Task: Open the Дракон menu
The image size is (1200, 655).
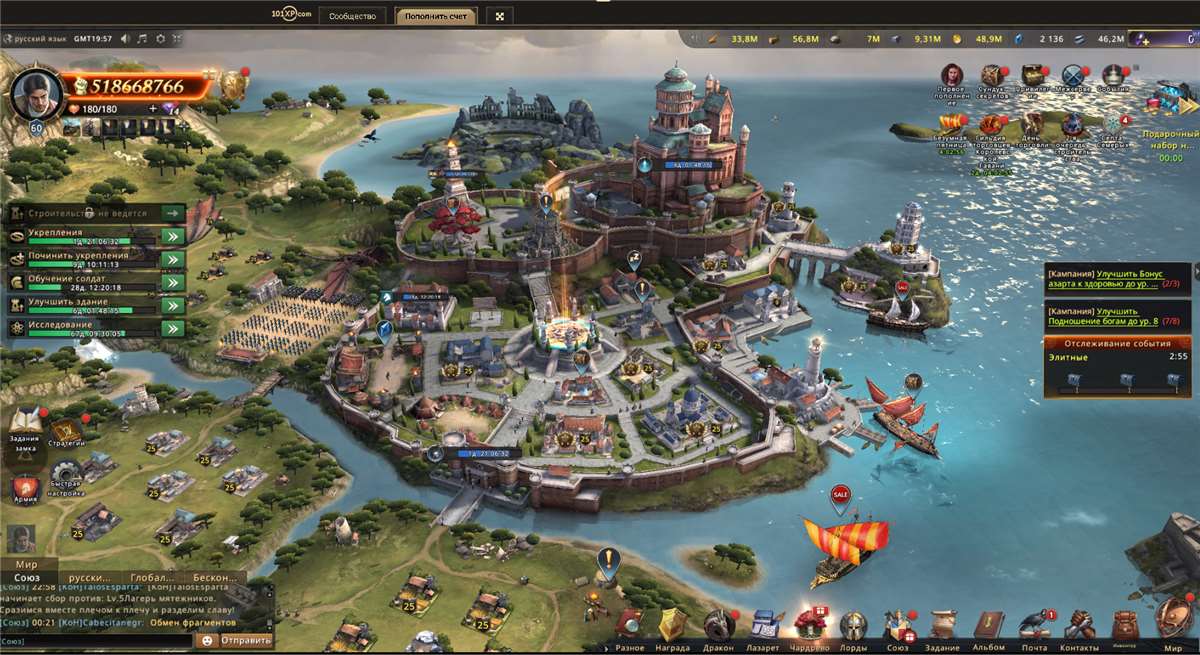Action: [x=718, y=626]
